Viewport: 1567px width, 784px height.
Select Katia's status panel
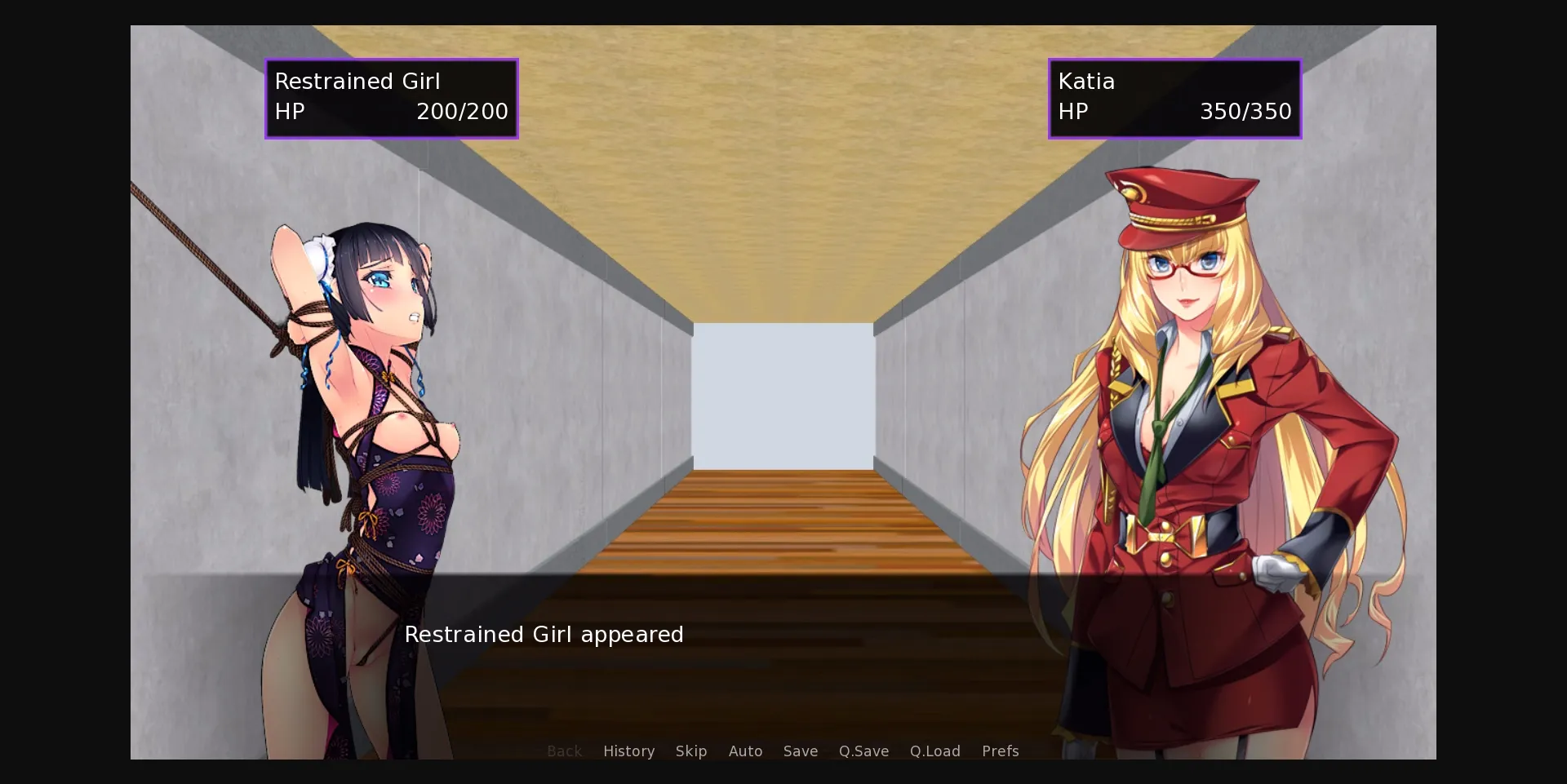(x=1174, y=98)
